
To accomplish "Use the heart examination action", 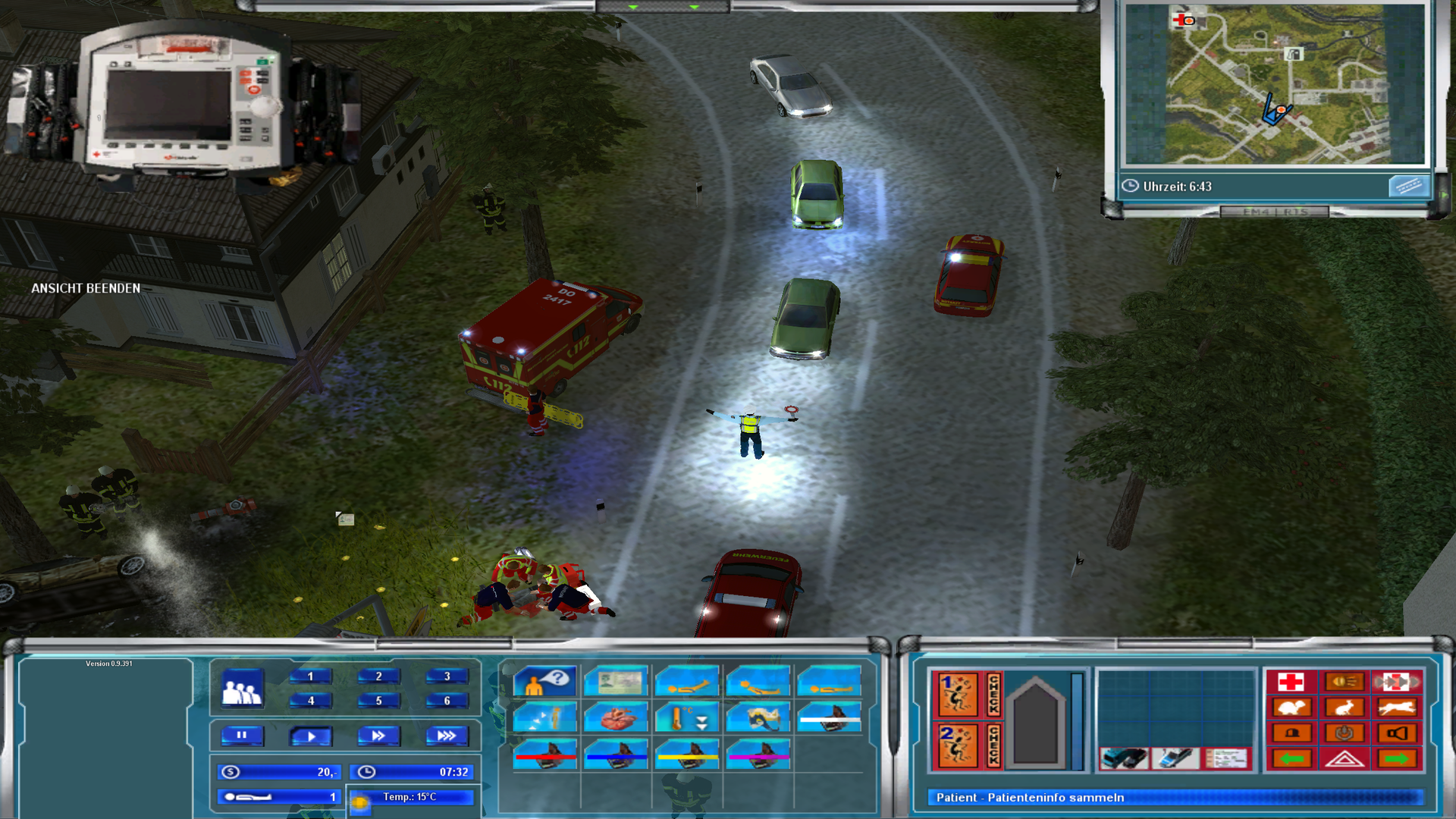I will click(616, 717).
